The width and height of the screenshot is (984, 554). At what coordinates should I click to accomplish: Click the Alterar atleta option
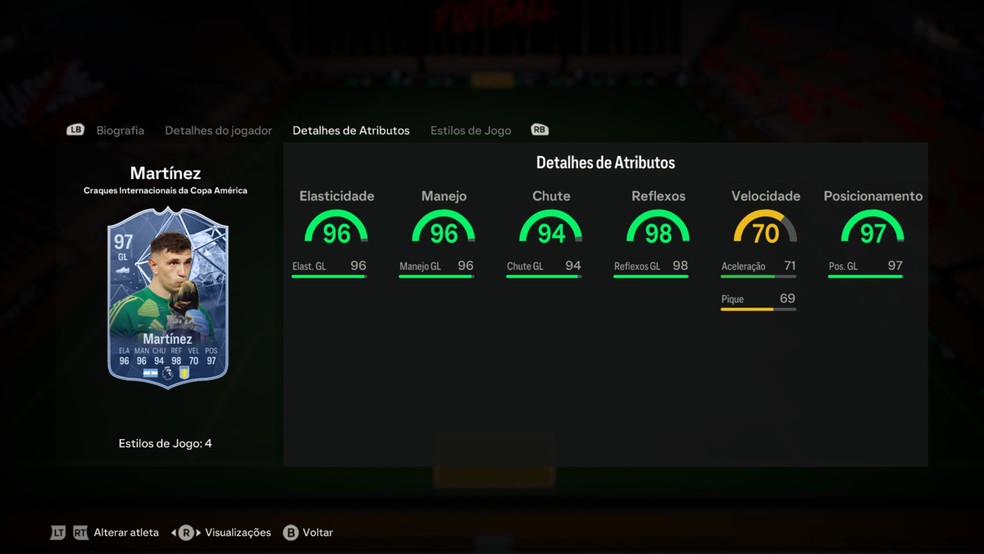126,533
